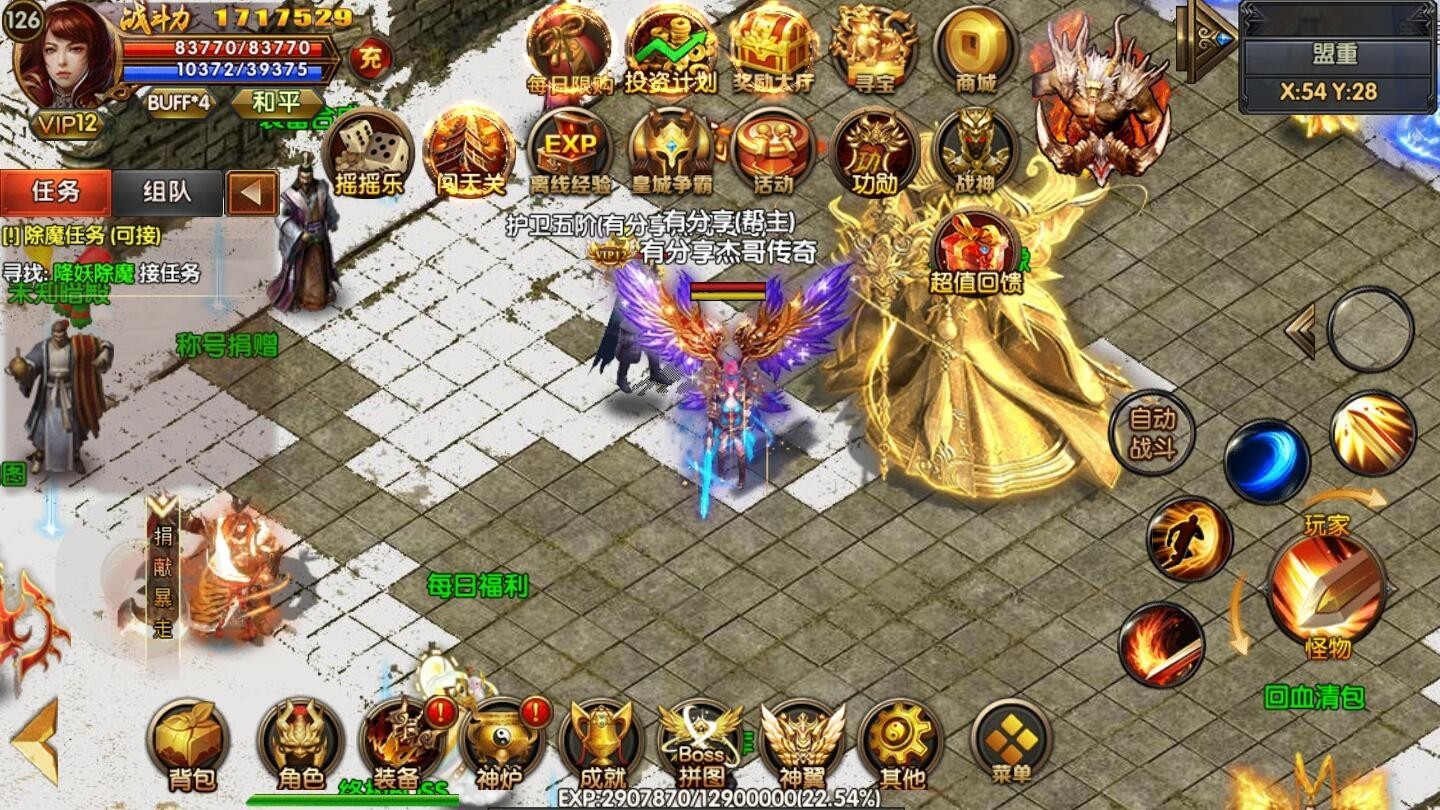Open the 摇摇乐 dice game

coord(368,152)
